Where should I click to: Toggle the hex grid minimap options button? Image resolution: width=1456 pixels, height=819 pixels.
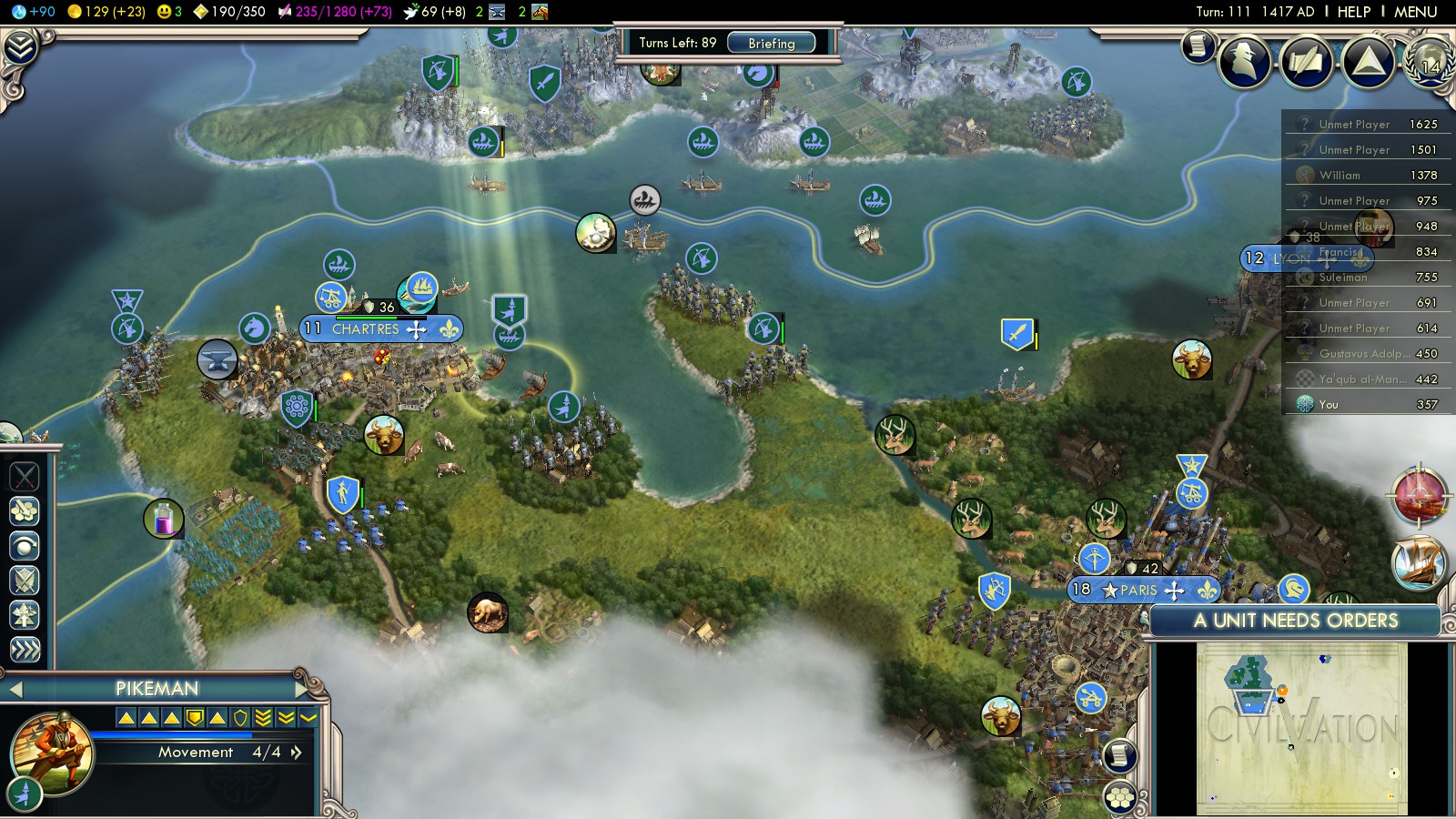pyautogui.click(x=1120, y=797)
